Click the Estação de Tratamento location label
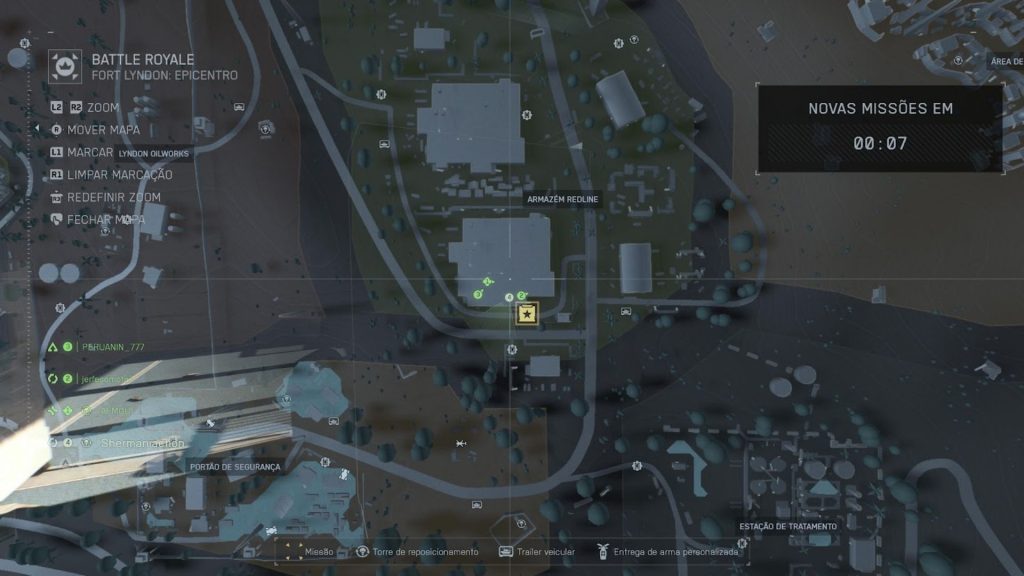 point(788,526)
